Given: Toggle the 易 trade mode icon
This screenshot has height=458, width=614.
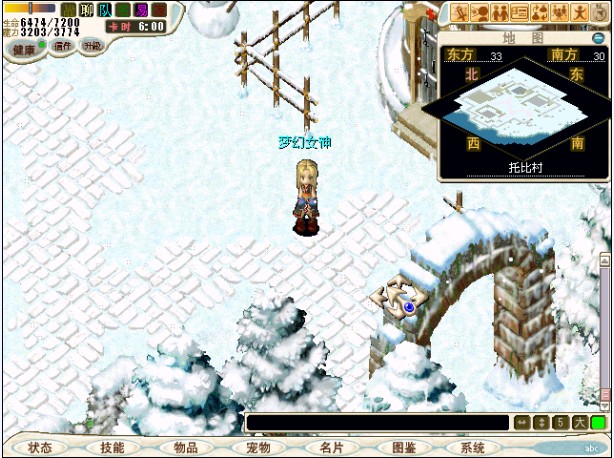Looking at the screenshot, I should tap(141, 10).
